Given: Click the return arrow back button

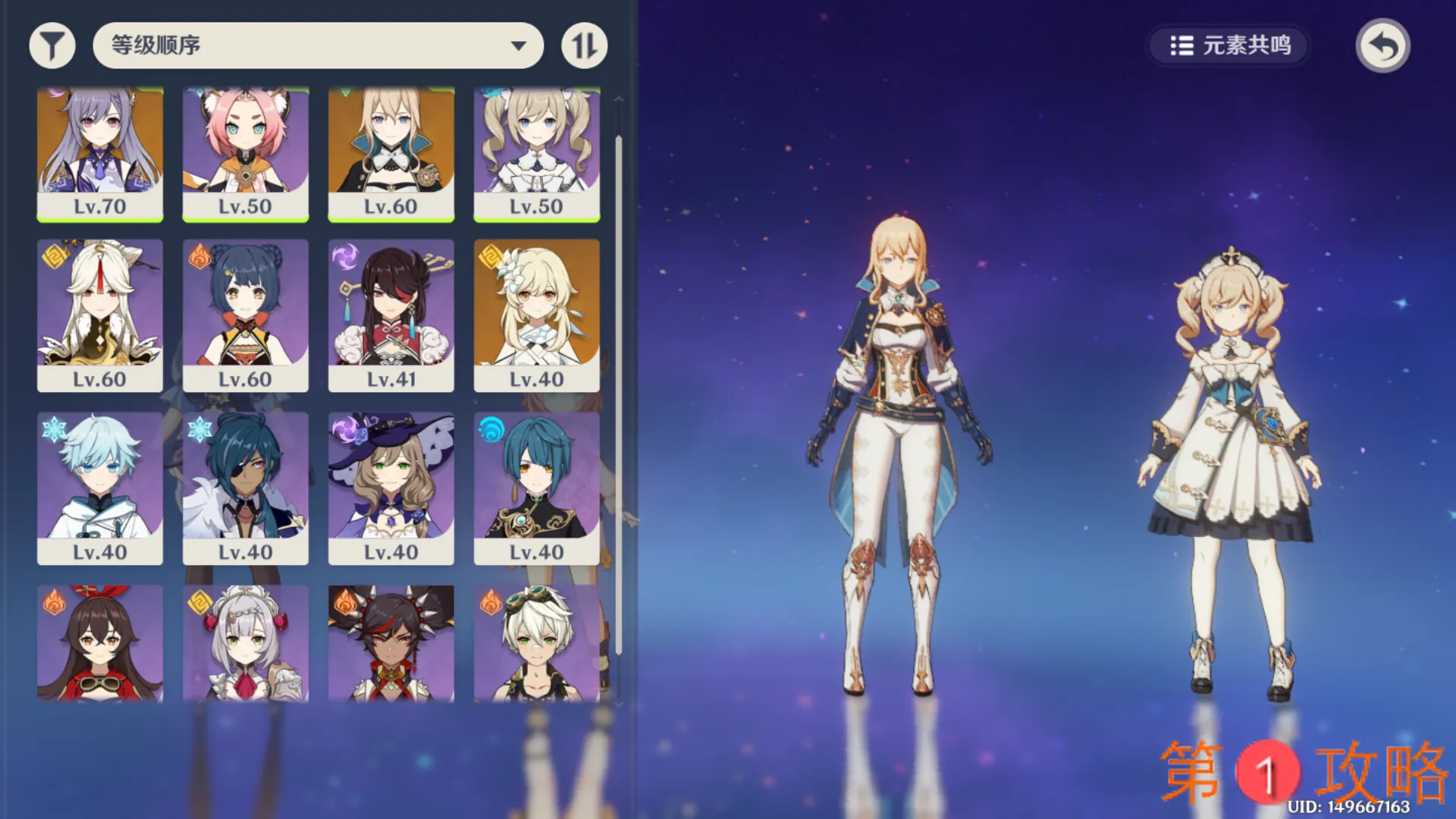Looking at the screenshot, I should click(x=1382, y=45).
